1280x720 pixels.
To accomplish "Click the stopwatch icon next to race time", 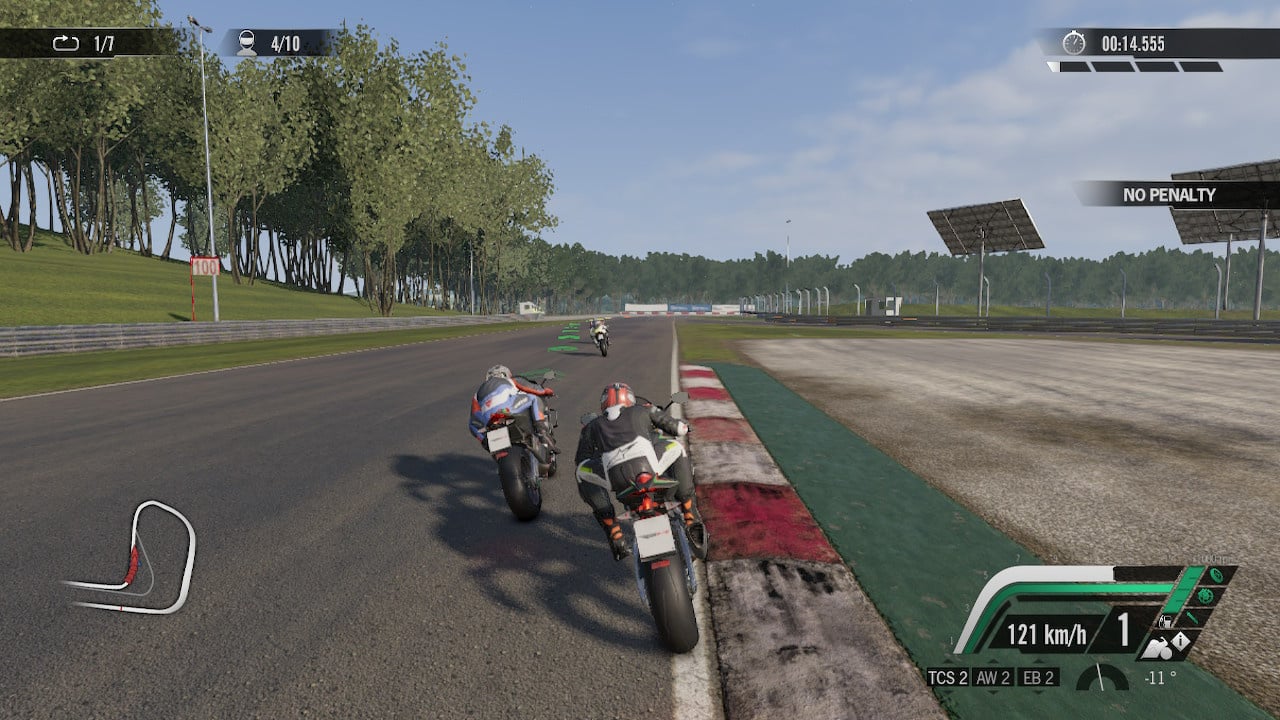I will (1075, 43).
